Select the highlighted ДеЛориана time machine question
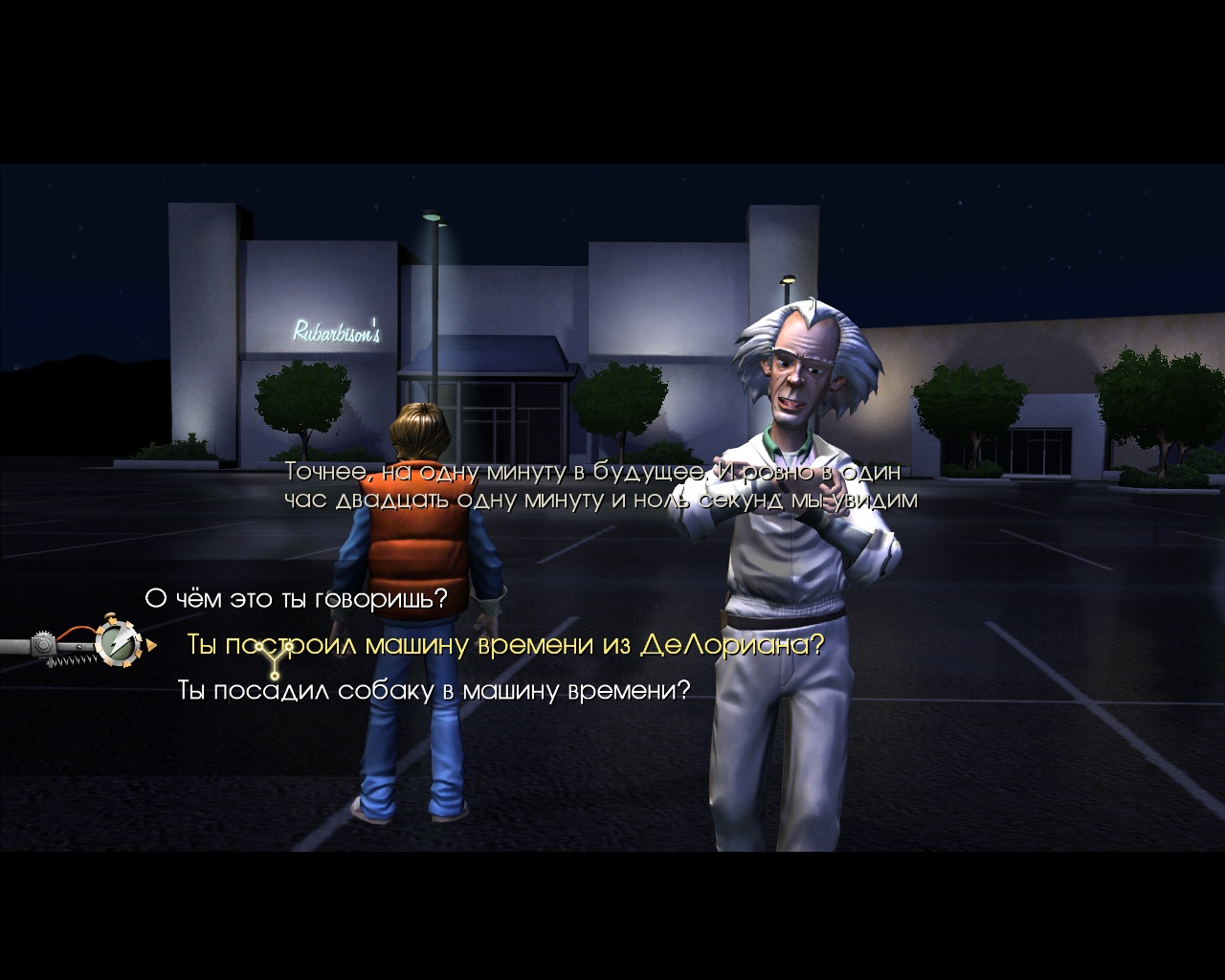 [504, 645]
